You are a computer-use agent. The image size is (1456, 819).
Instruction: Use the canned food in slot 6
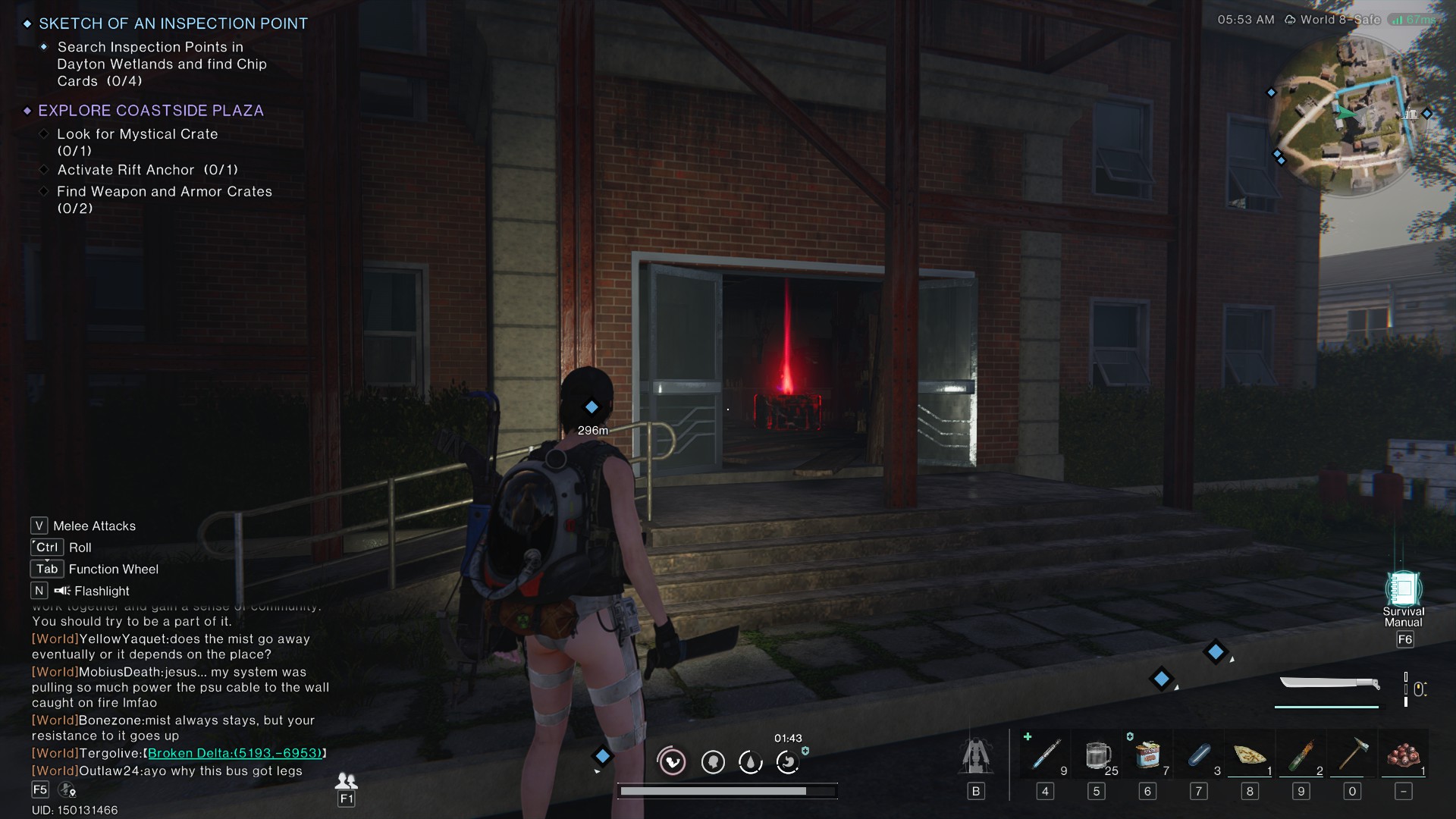(1147, 755)
